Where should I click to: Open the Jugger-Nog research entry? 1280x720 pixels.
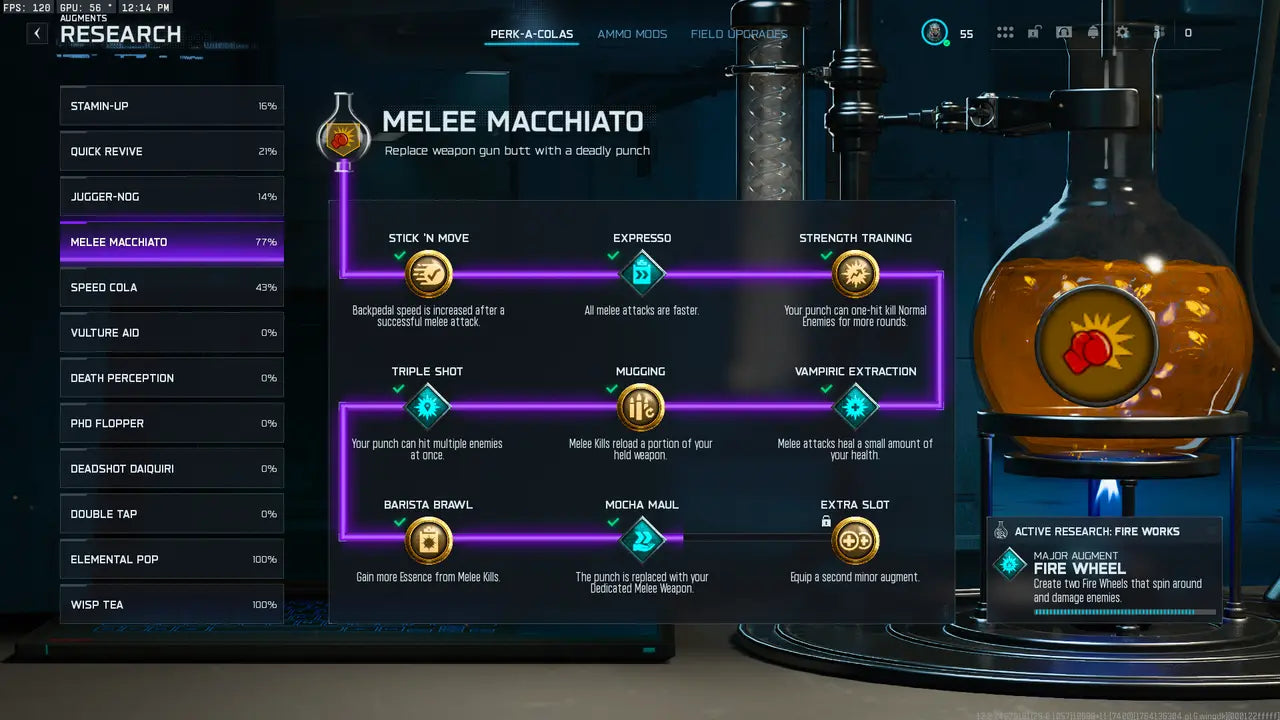[x=172, y=197]
